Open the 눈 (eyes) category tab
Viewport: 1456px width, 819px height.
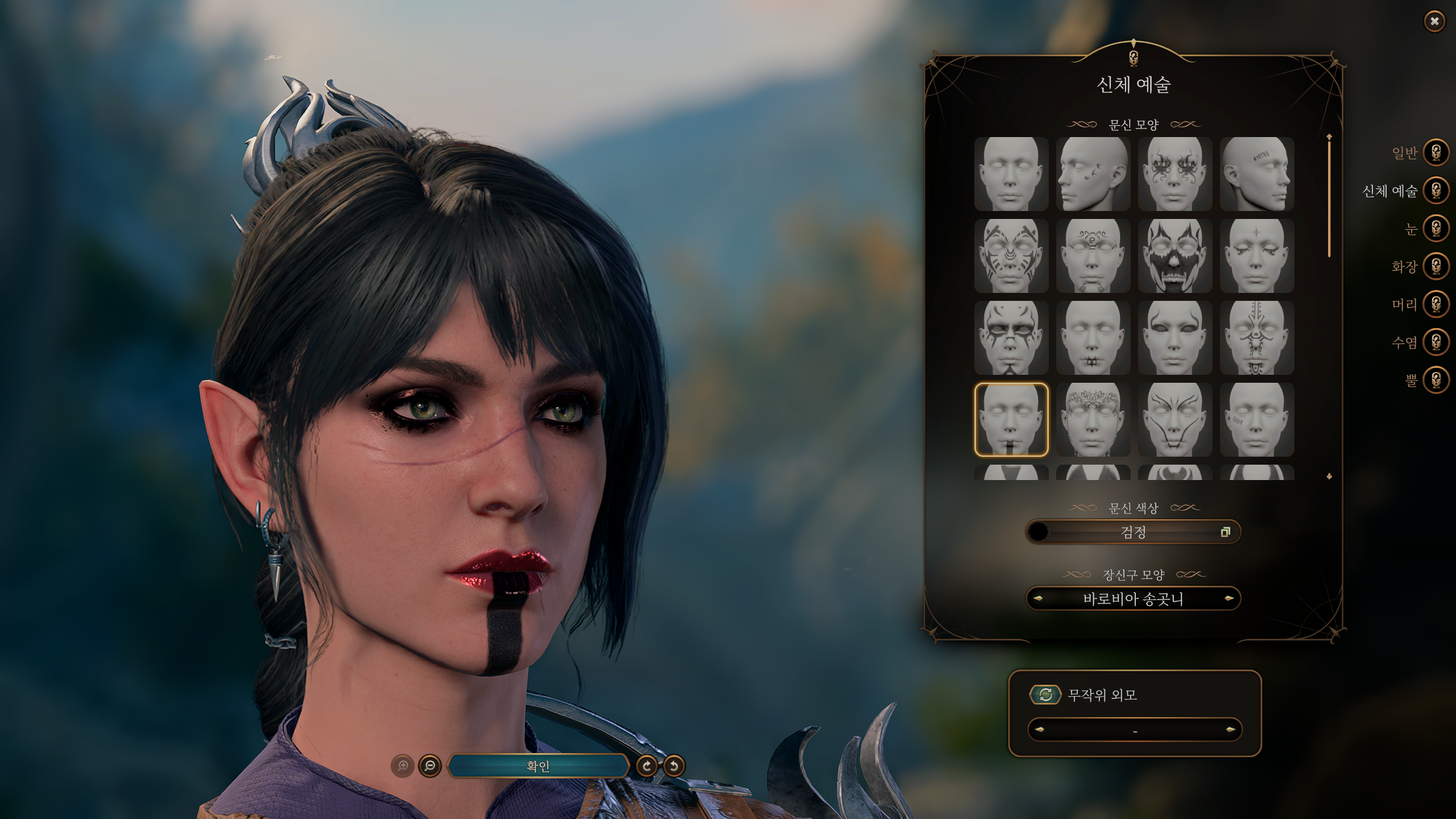point(1436,229)
